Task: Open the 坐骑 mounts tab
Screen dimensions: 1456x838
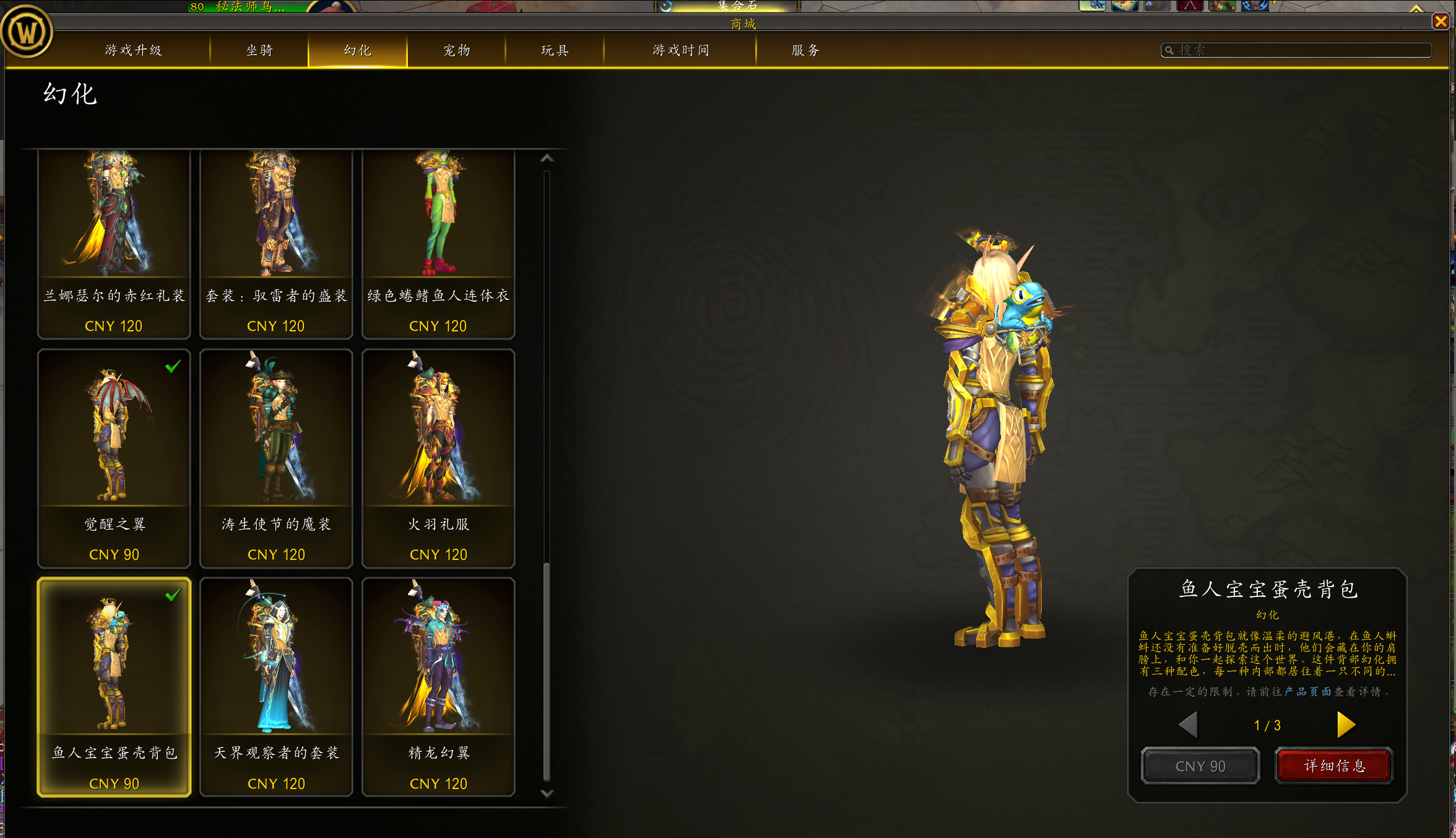Action: [x=259, y=50]
